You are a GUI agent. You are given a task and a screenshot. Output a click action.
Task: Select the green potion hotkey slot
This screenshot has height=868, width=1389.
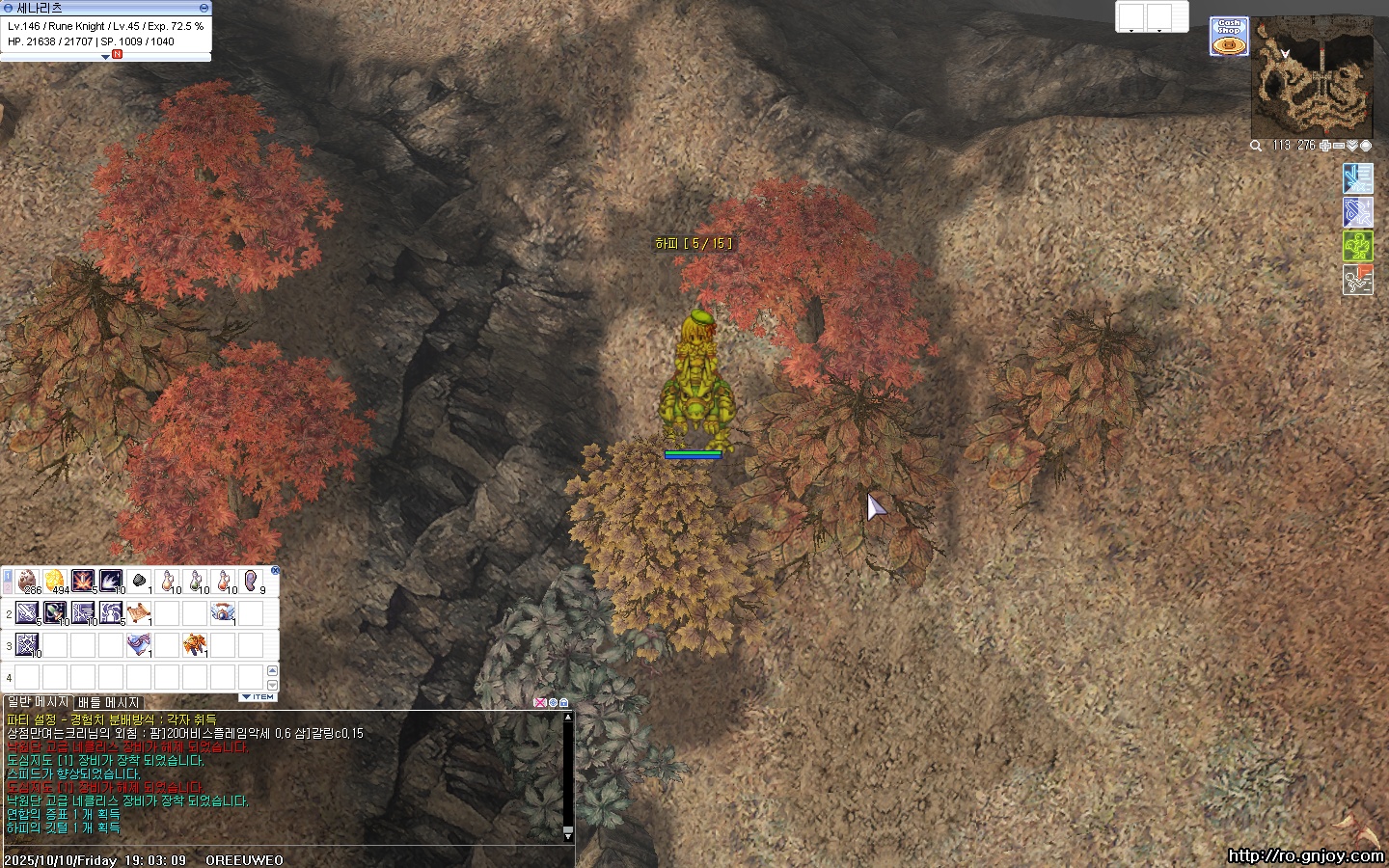[195, 582]
